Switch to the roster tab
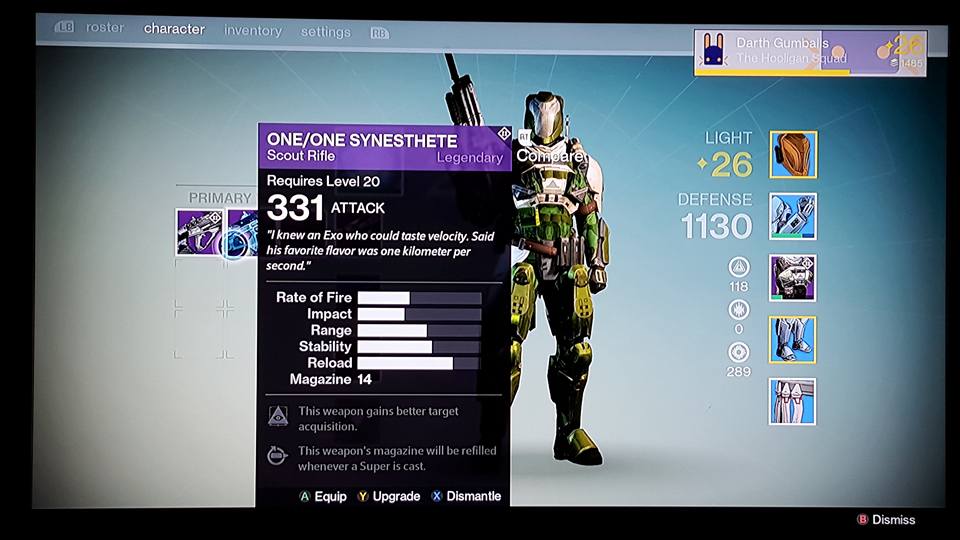Screen dimensions: 960x540 104,28
